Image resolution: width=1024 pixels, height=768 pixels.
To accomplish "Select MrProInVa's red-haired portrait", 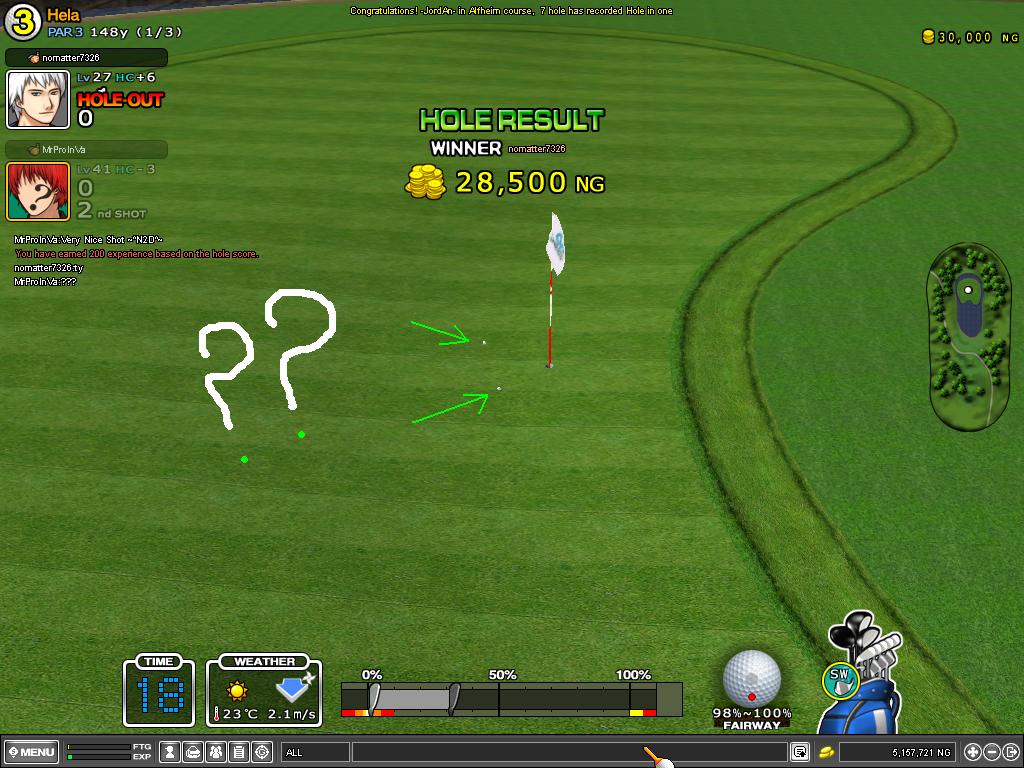I will (x=38, y=191).
